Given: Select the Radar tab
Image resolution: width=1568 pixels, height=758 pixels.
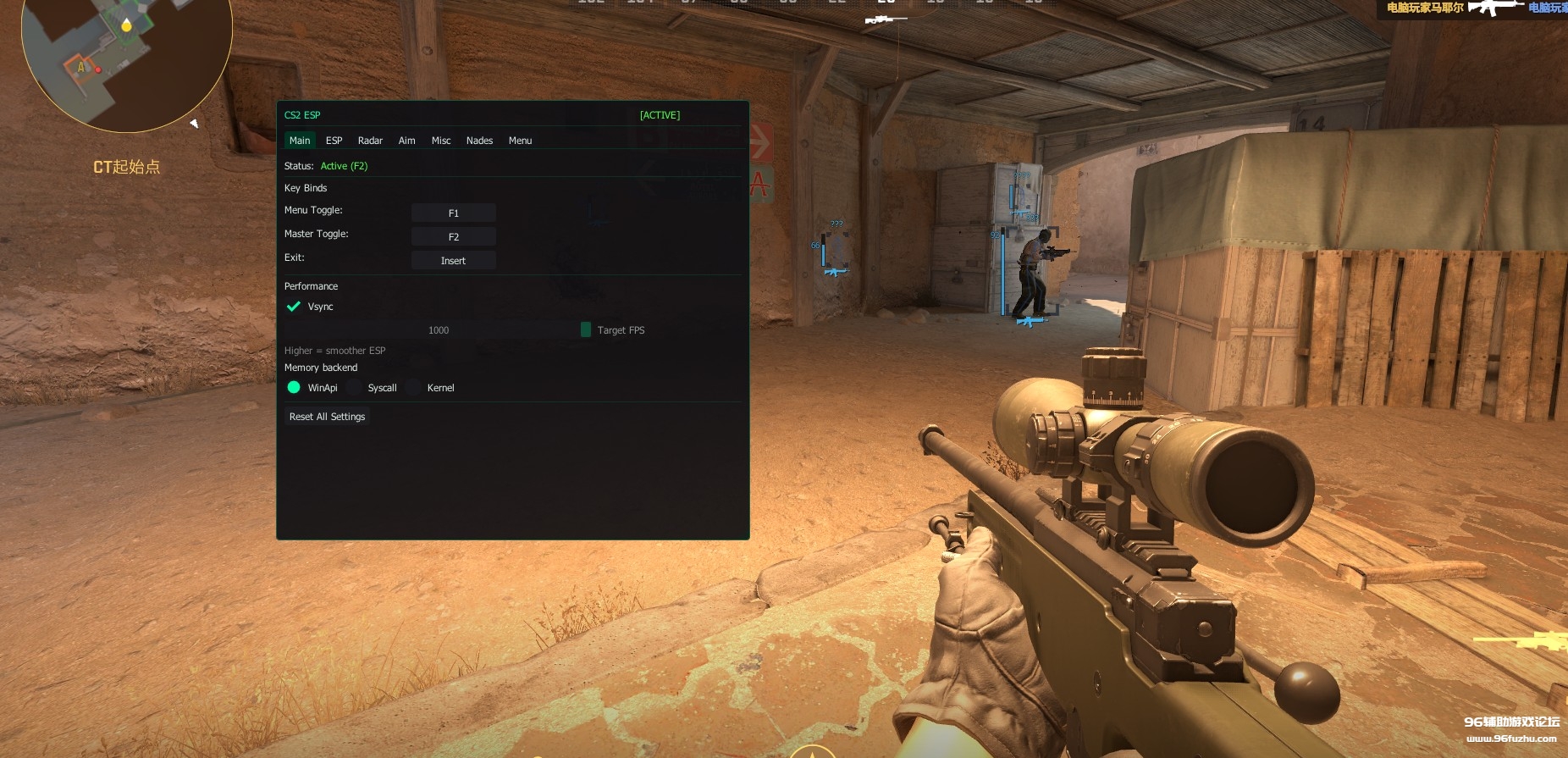Looking at the screenshot, I should pyautogui.click(x=370, y=141).
